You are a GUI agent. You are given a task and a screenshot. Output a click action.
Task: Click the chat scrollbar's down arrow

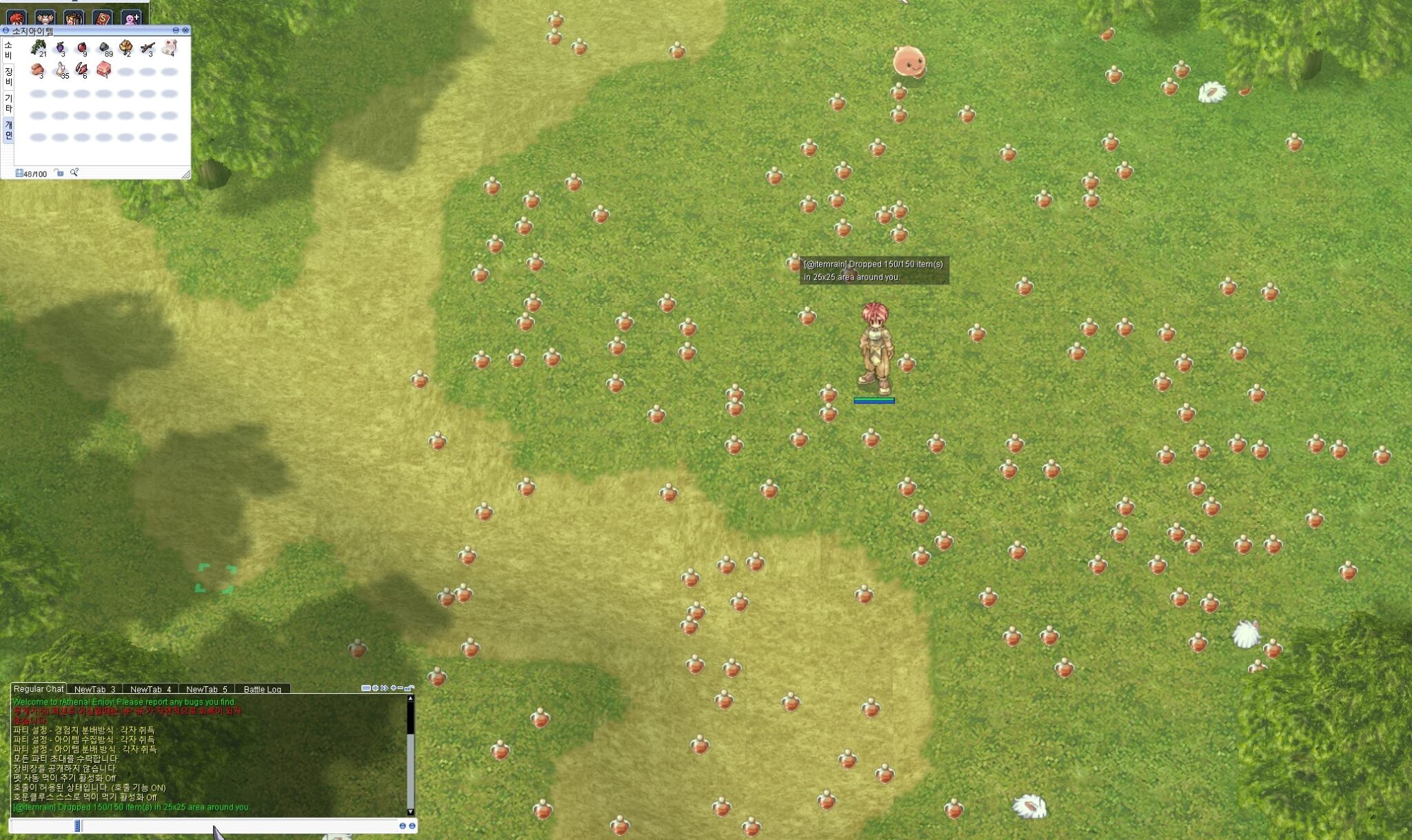coord(410,812)
